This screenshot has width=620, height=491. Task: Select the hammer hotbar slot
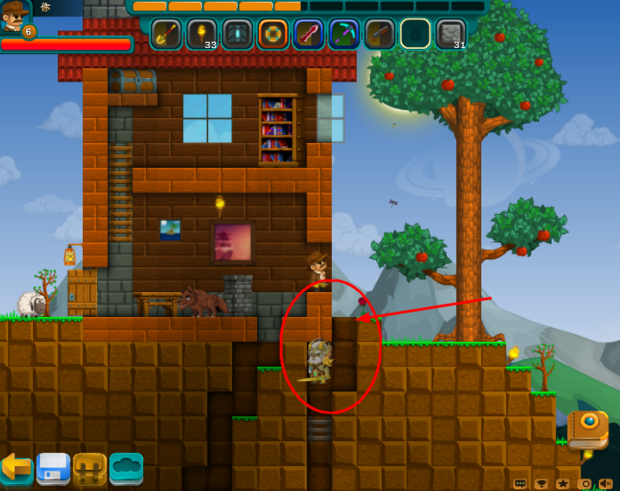[380, 34]
